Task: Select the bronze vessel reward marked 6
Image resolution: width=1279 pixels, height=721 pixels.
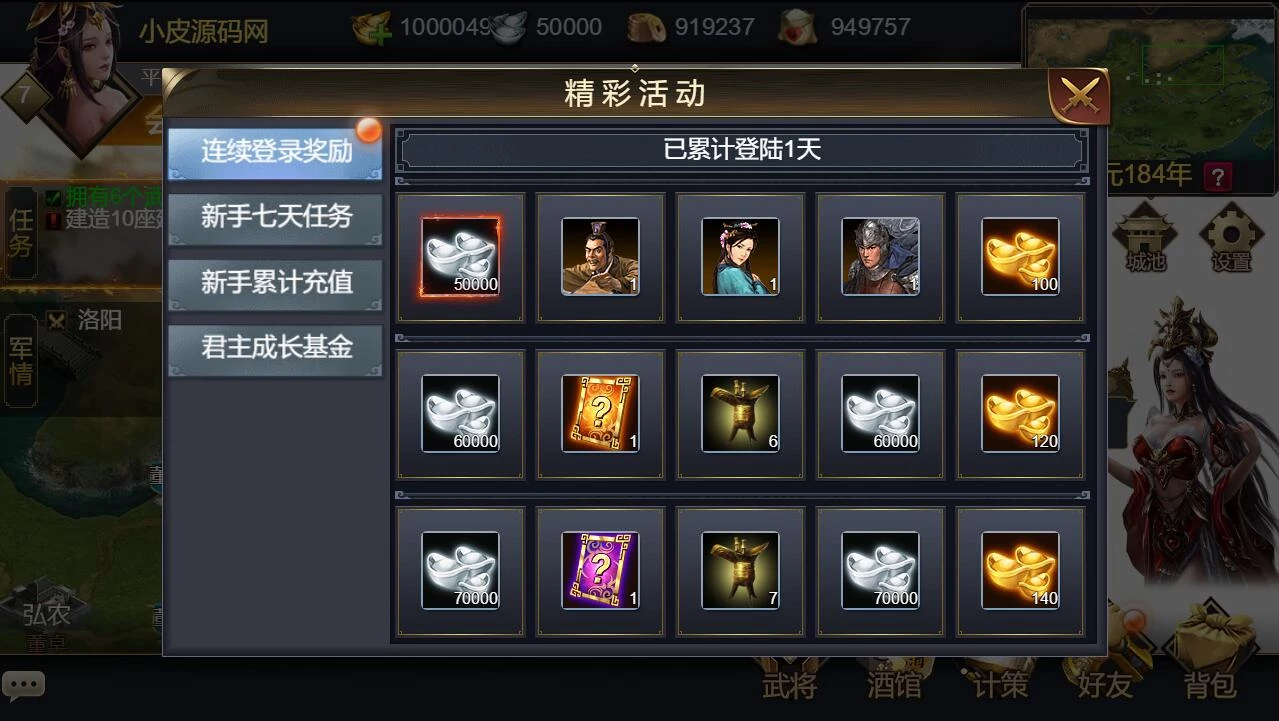Action: (740, 414)
